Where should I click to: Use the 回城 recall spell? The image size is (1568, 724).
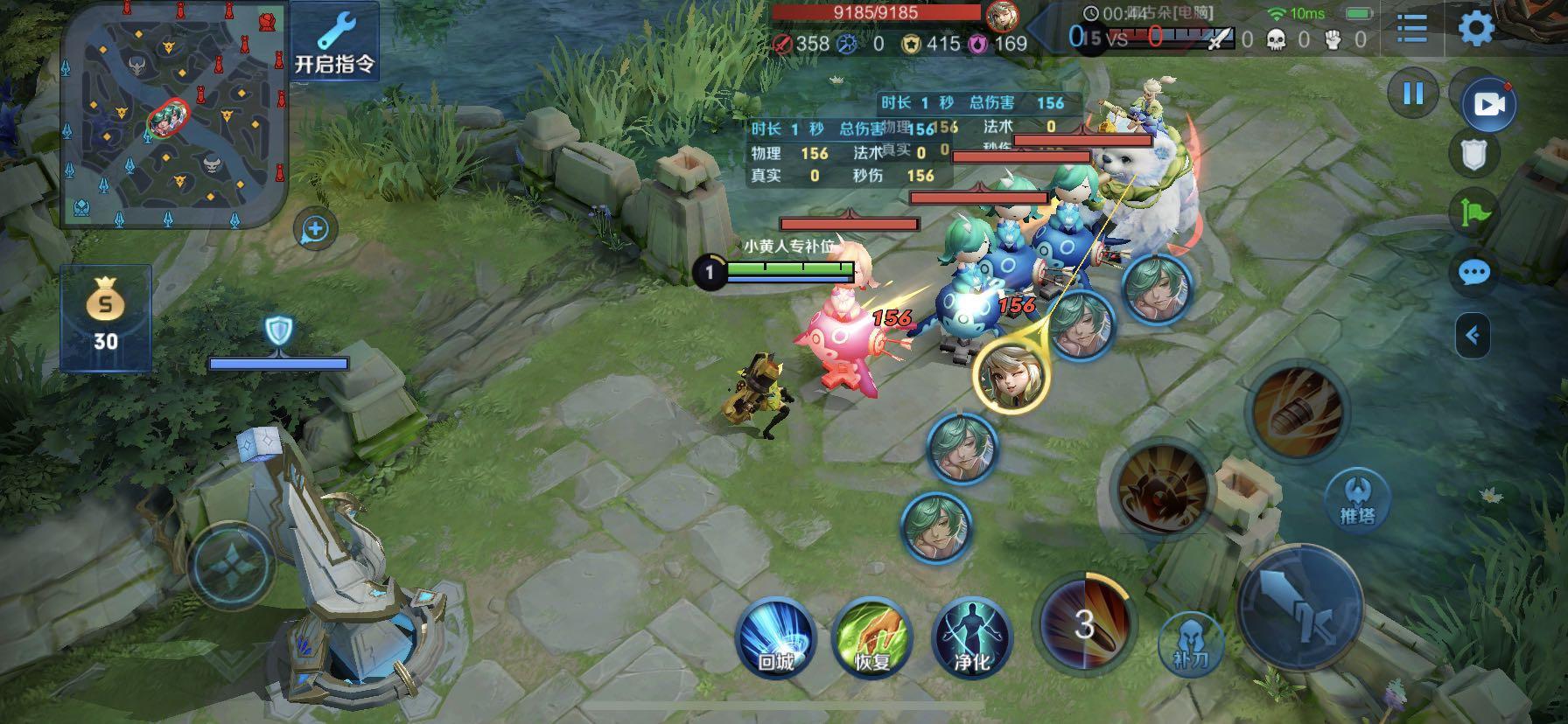tap(775, 637)
